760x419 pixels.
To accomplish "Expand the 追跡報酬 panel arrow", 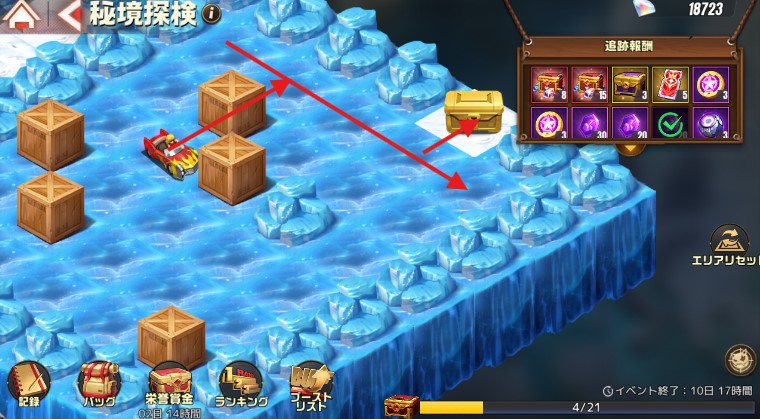I will [x=631, y=149].
